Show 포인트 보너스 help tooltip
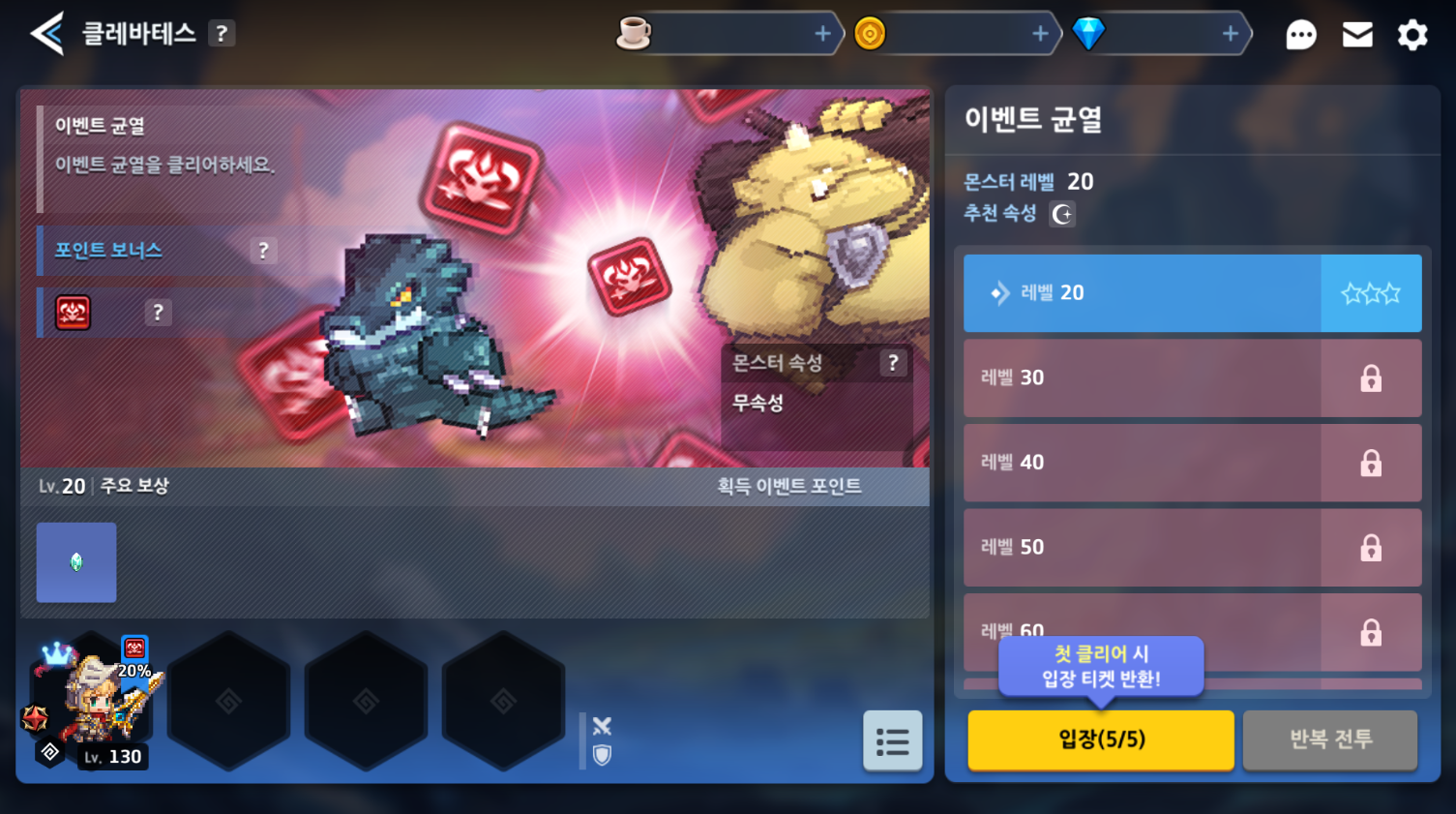1456x814 pixels. pos(263,251)
